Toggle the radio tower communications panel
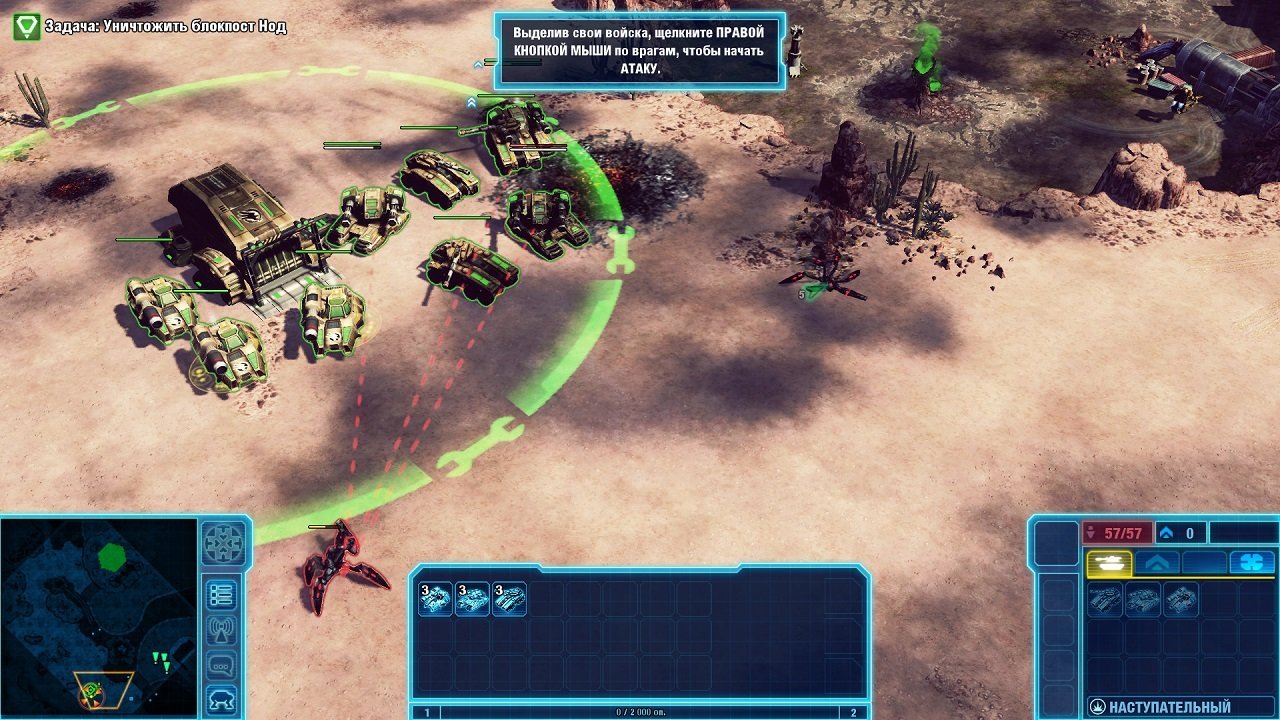This screenshot has height=720, width=1280. pyautogui.click(x=221, y=627)
